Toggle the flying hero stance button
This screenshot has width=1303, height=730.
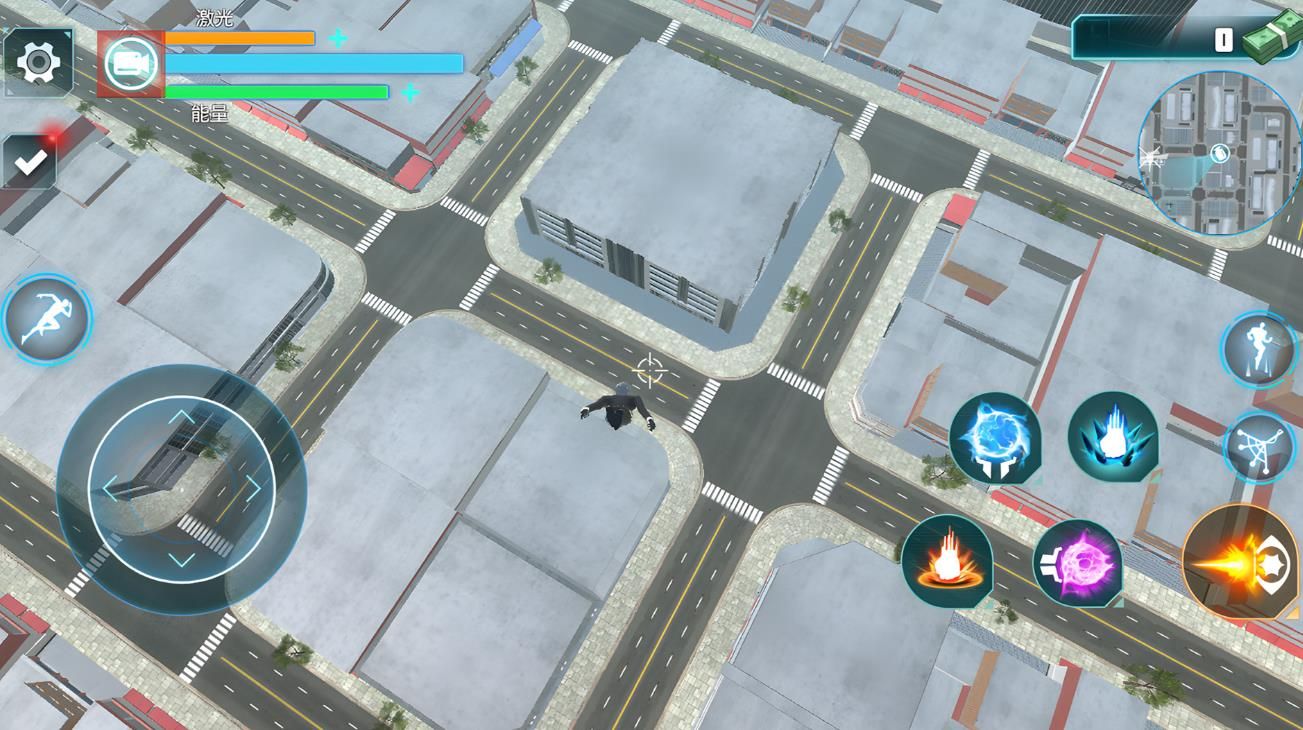[x=1259, y=349]
